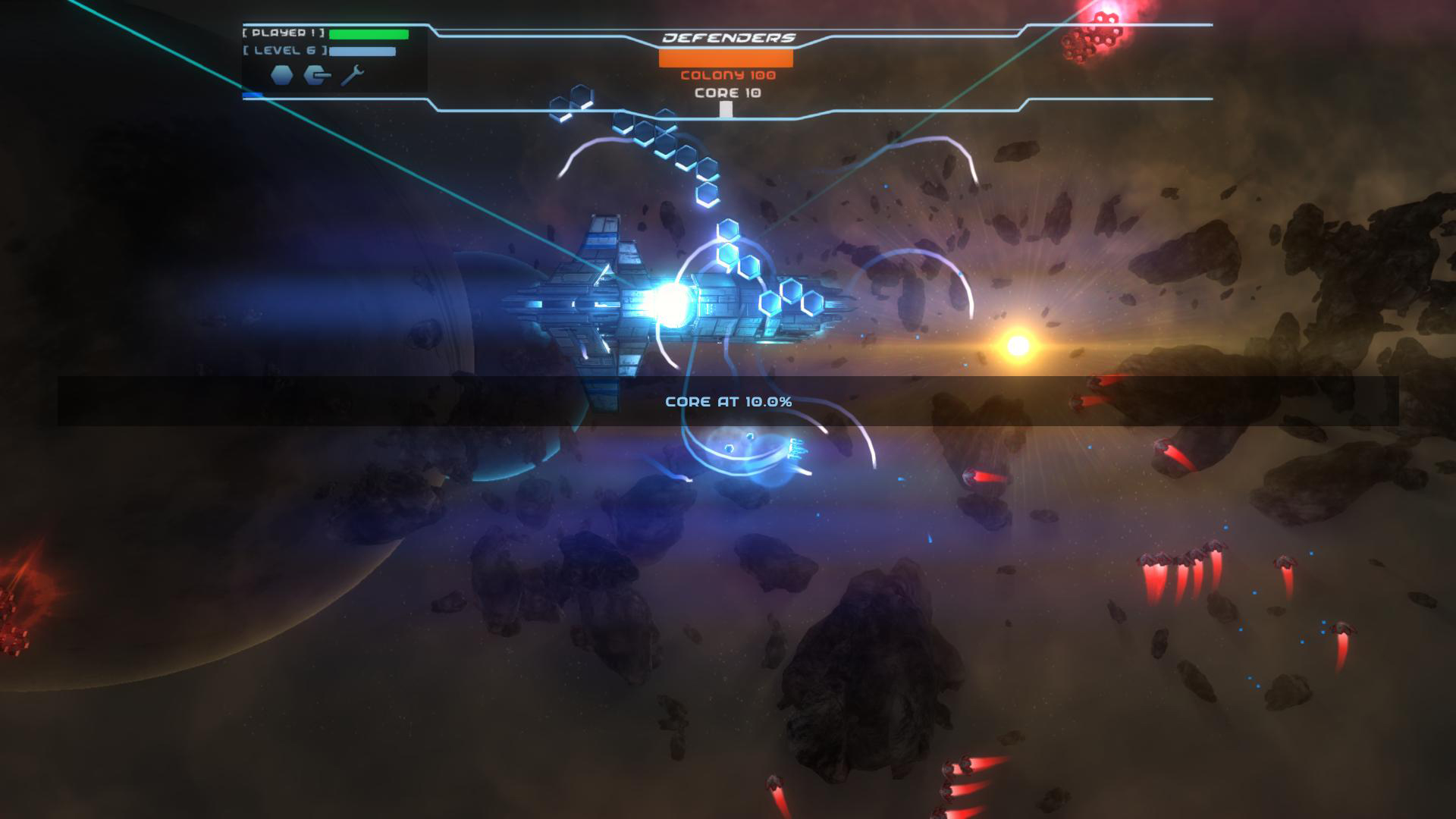The width and height of the screenshot is (1456, 819).
Task: Open the Colony 100 status readout
Action: [726, 74]
